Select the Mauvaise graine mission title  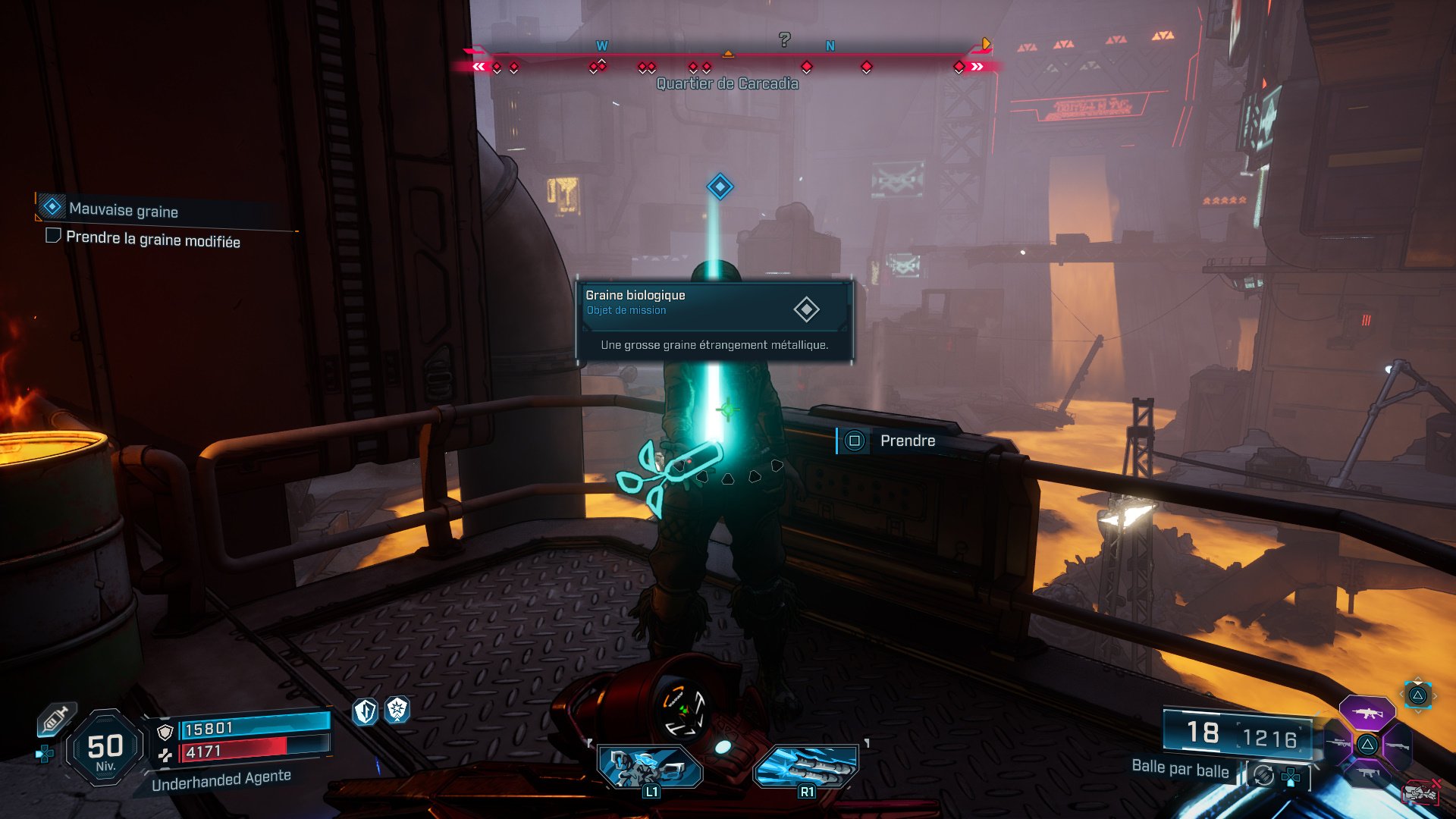pos(123,207)
